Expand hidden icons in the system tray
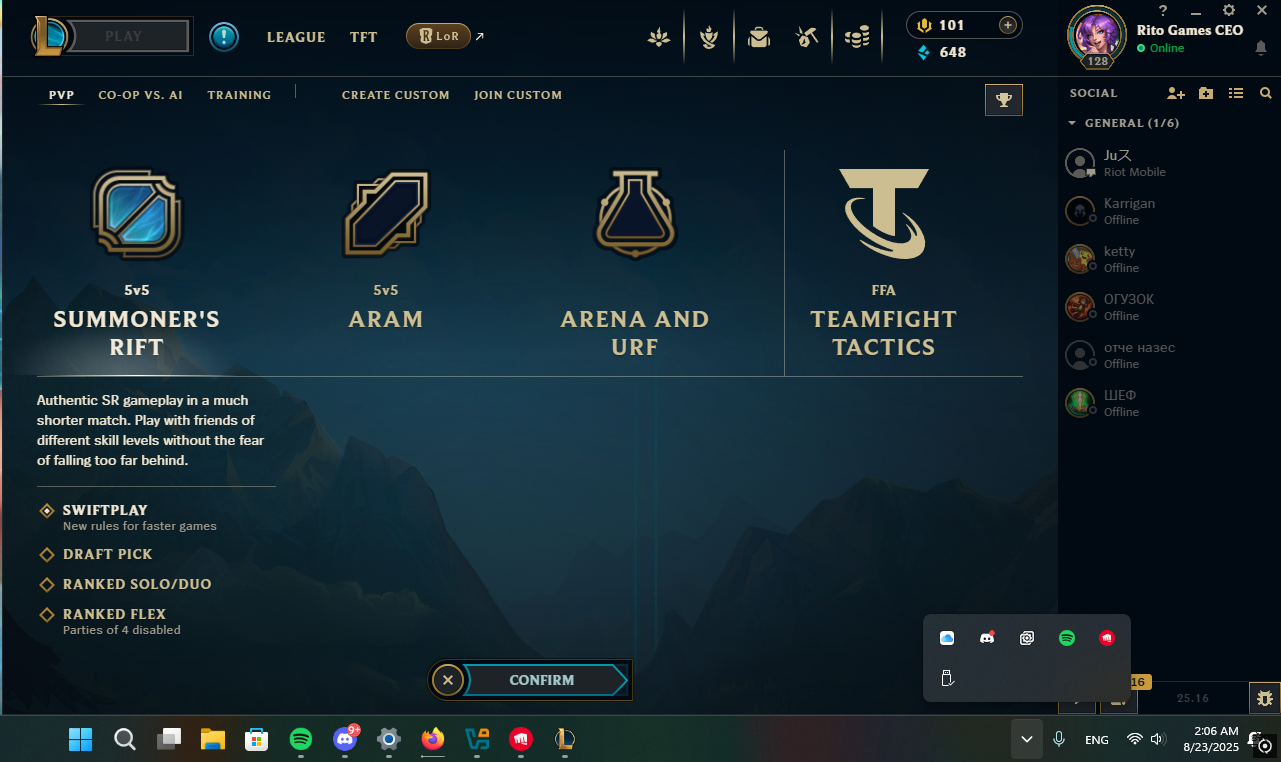 point(1026,739)
